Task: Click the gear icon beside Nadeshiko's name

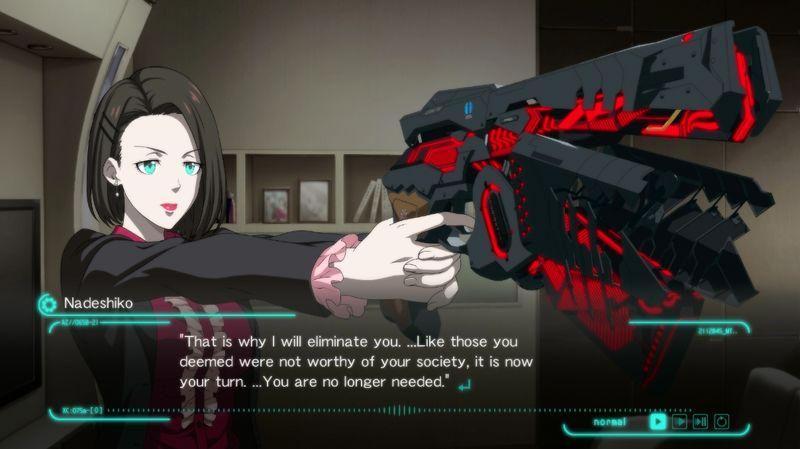Action: point(46,303)
